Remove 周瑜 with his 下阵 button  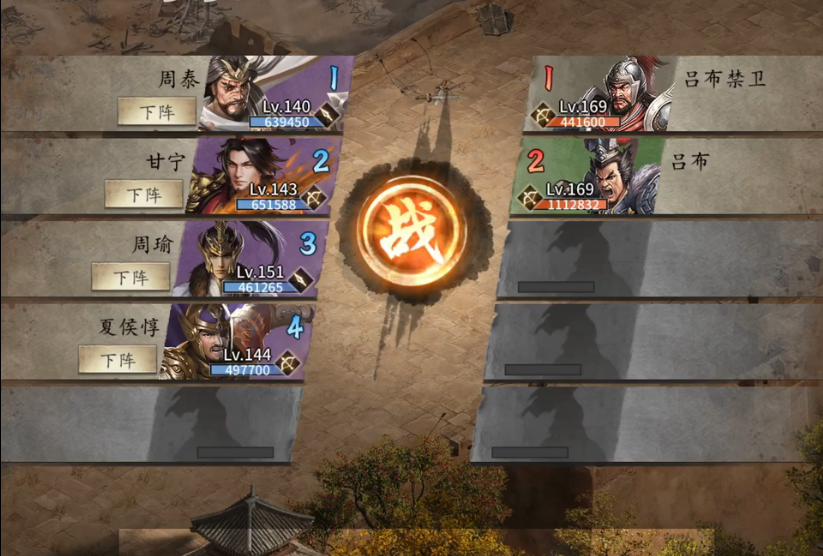point(130,277)
